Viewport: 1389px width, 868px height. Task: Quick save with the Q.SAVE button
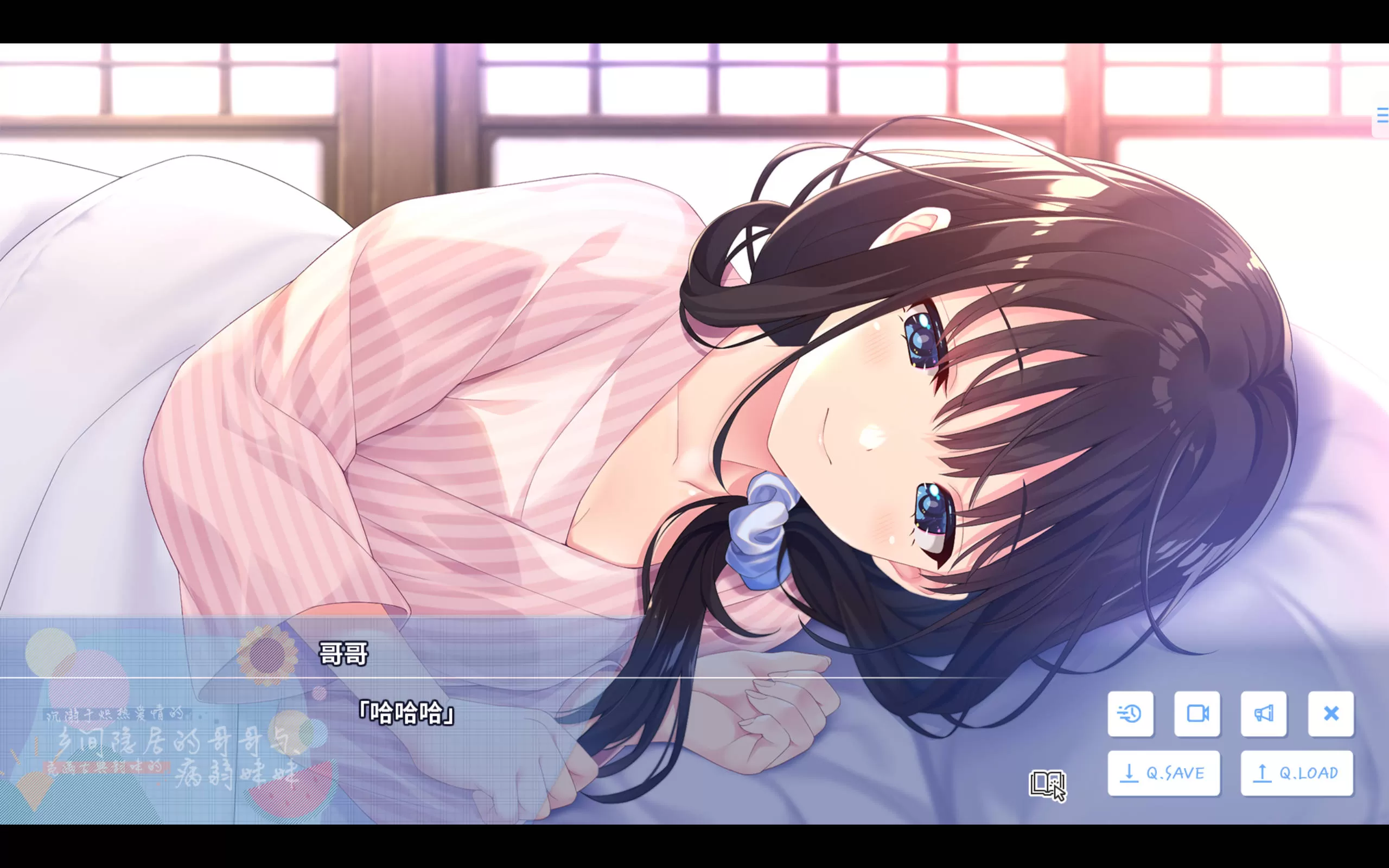click(x=1163, y=773)
